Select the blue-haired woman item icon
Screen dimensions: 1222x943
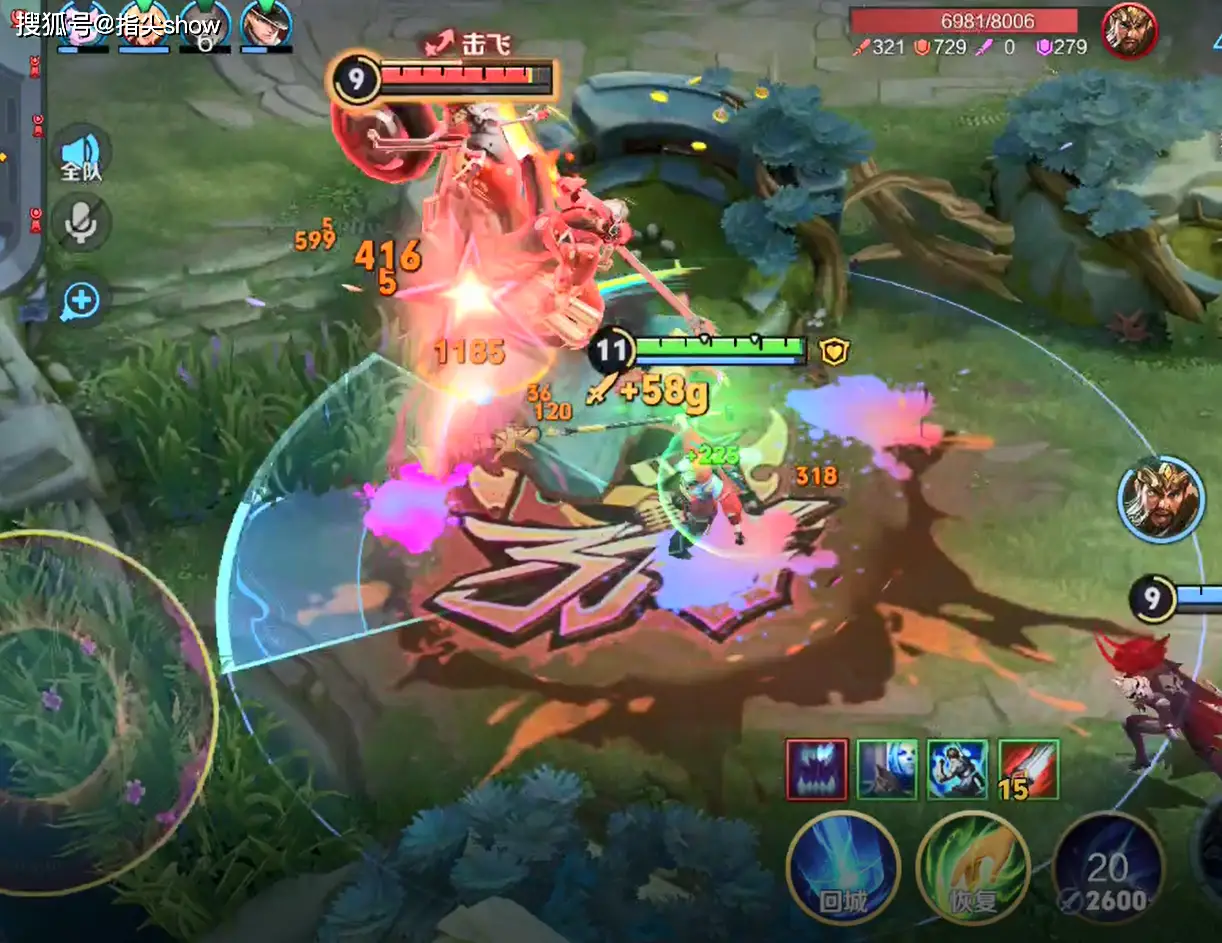pyautogui.click(x=887, y=769)
